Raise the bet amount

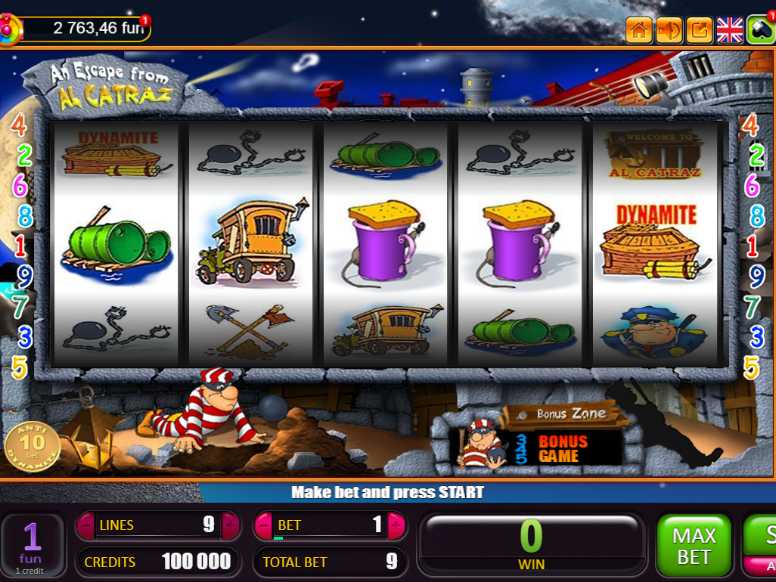point(396,525)
